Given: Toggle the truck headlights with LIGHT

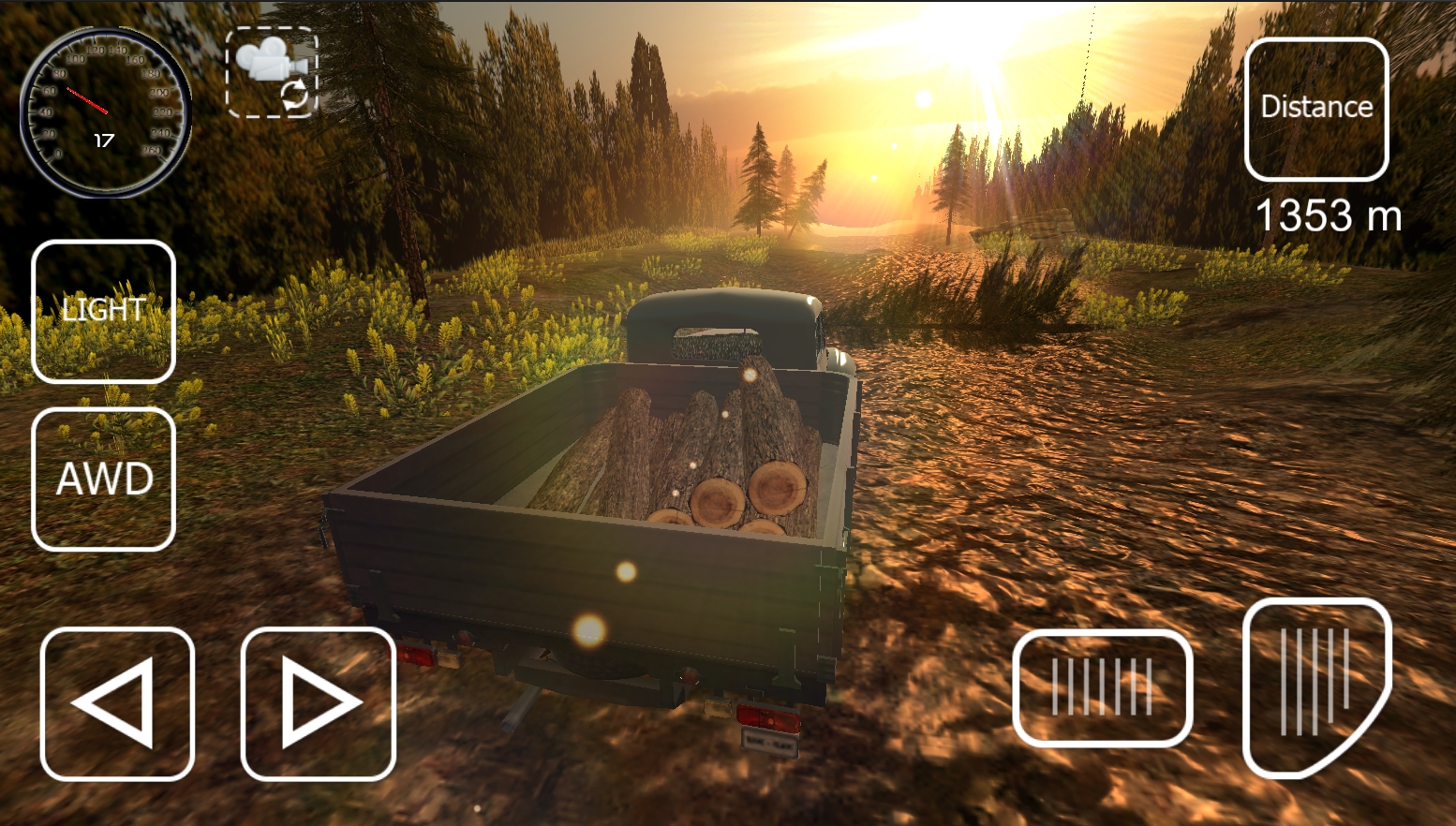Looking at the screenshot, I should coord(103,311).
